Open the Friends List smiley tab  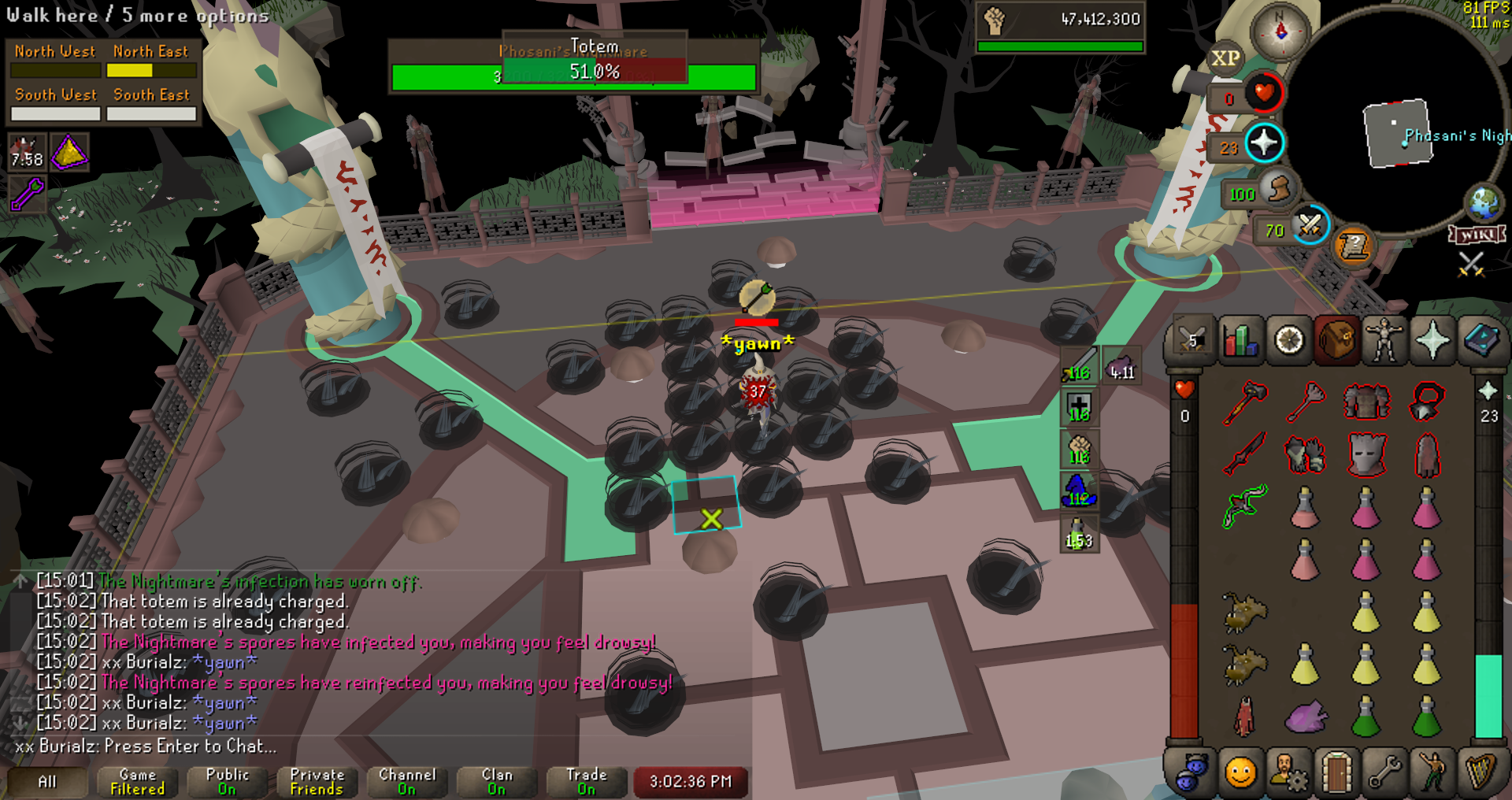(1240, 772)
